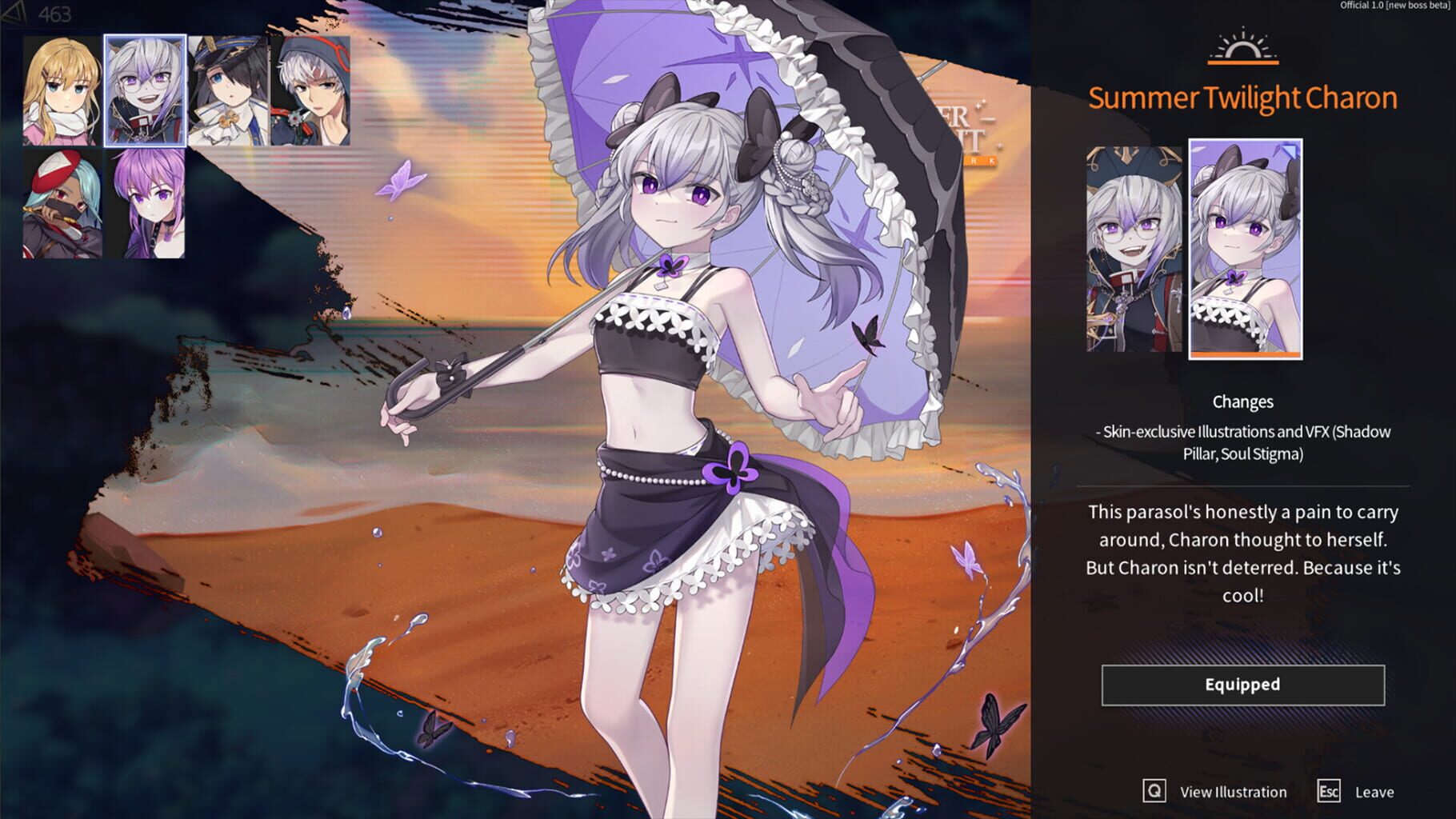
Task: Click the Summer Twilight Charon title
Action: (x=1242, y=98)
